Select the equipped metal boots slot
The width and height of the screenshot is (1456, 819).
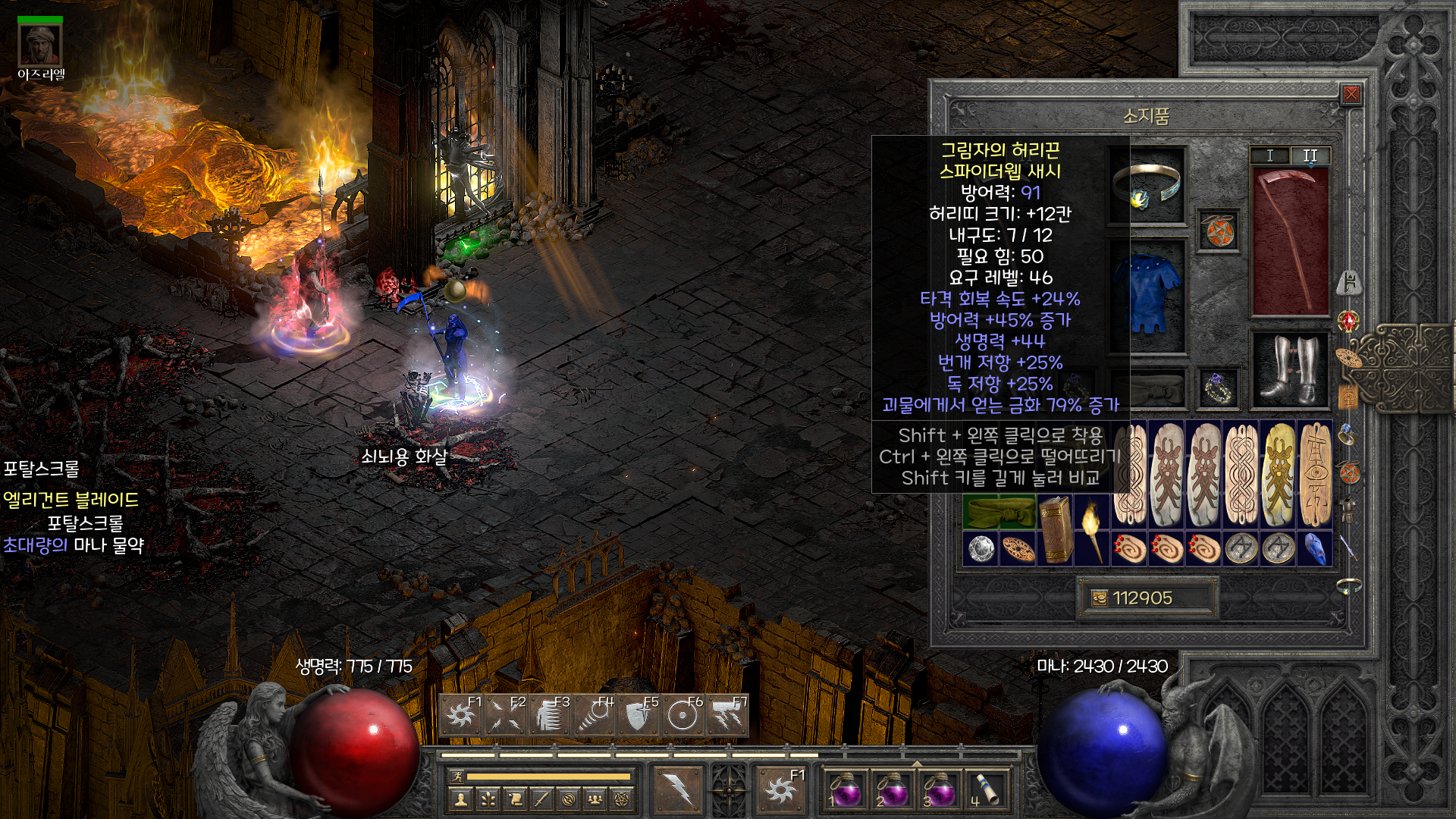tap(1290, 370)
